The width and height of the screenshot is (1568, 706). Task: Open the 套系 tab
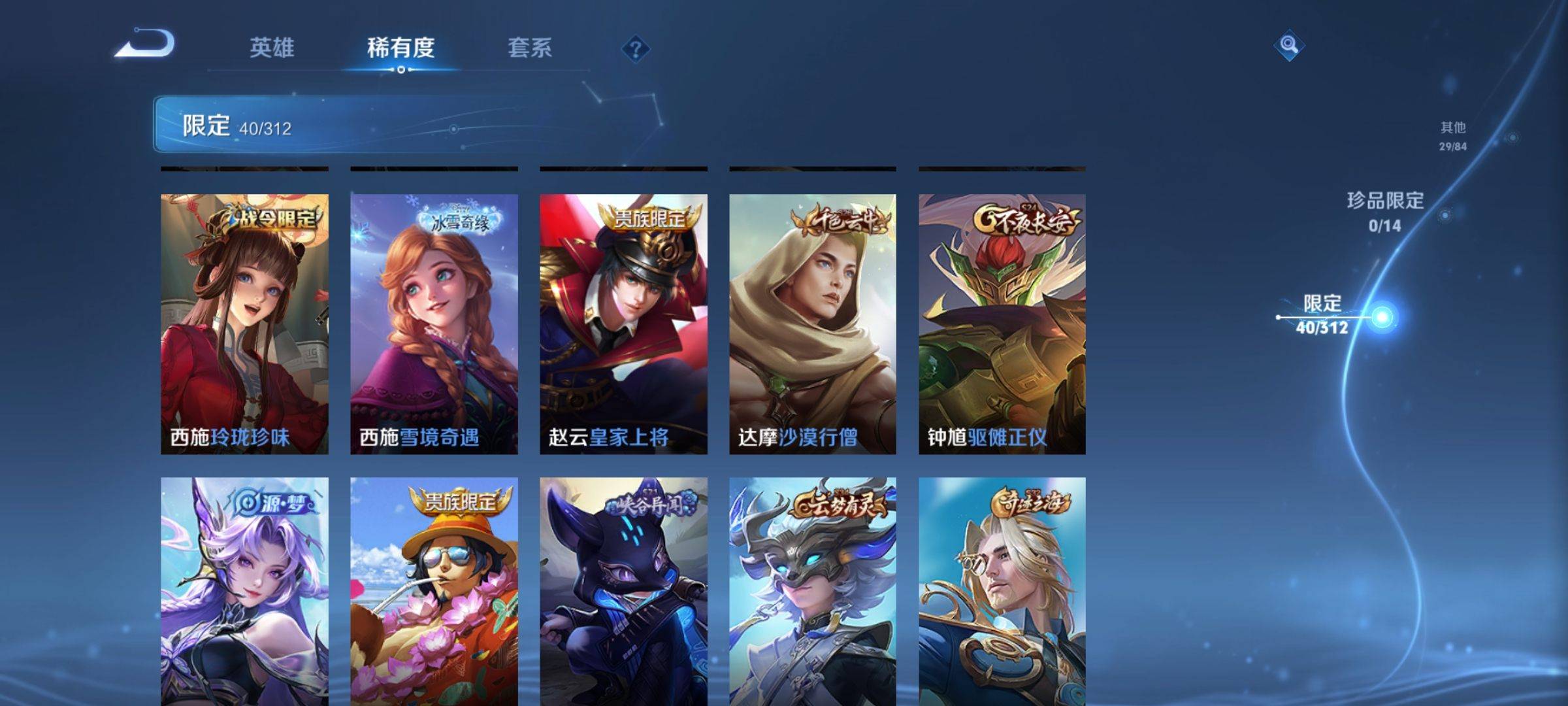[530, 48]
